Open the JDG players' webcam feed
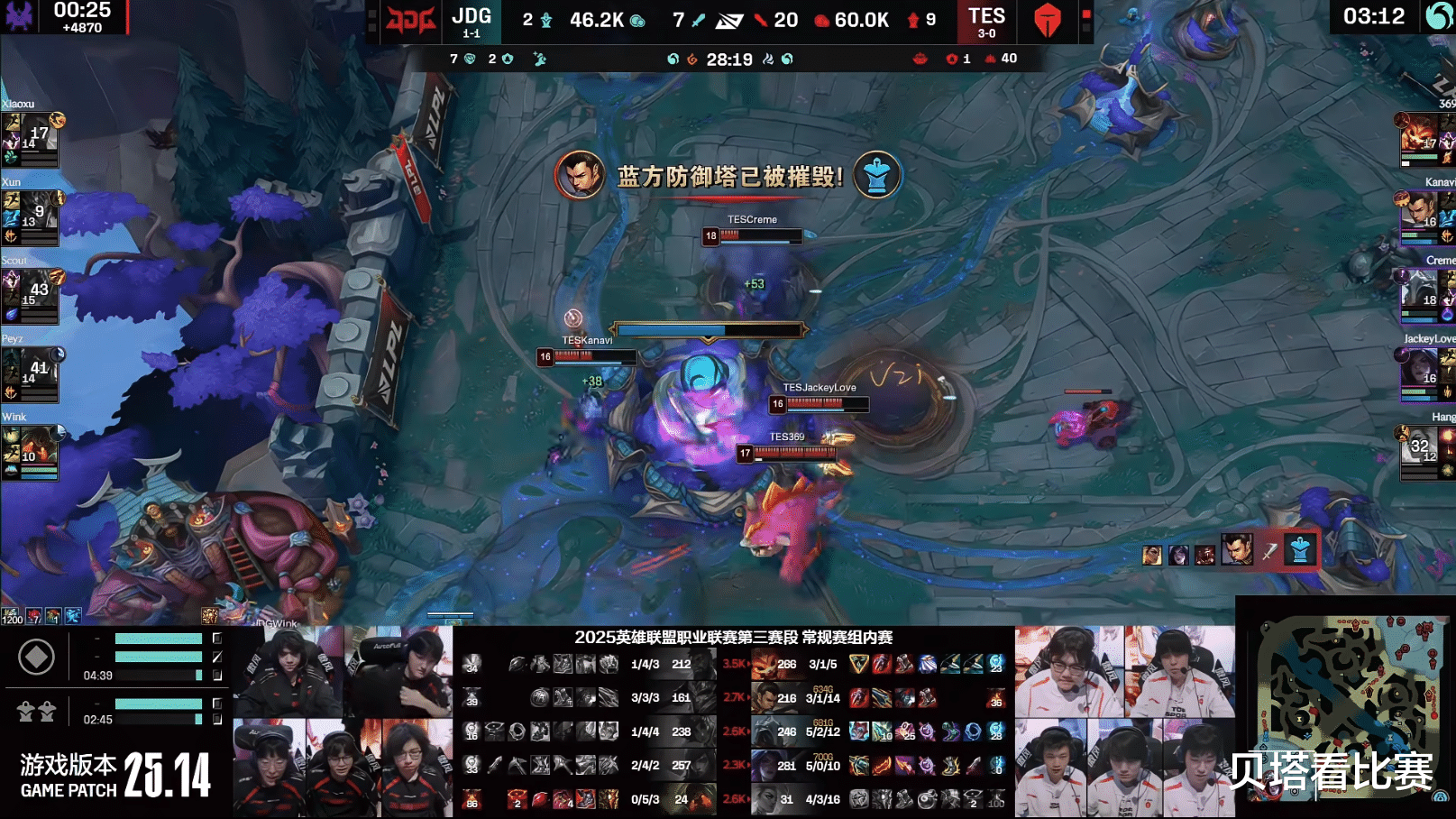 [343, 722]
